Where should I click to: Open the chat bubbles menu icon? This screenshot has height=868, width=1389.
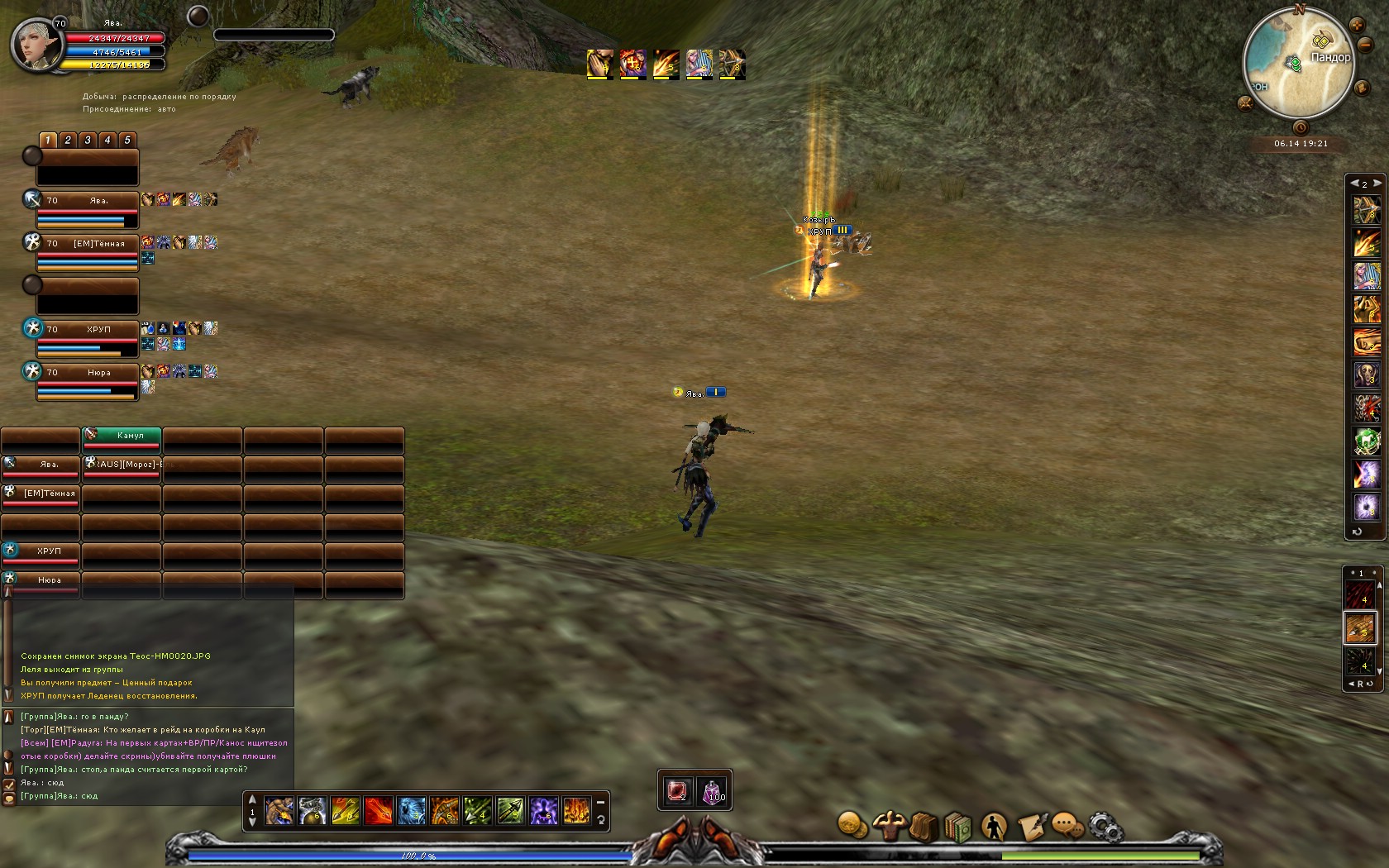pyautogui.click(x=1068, y=826)
